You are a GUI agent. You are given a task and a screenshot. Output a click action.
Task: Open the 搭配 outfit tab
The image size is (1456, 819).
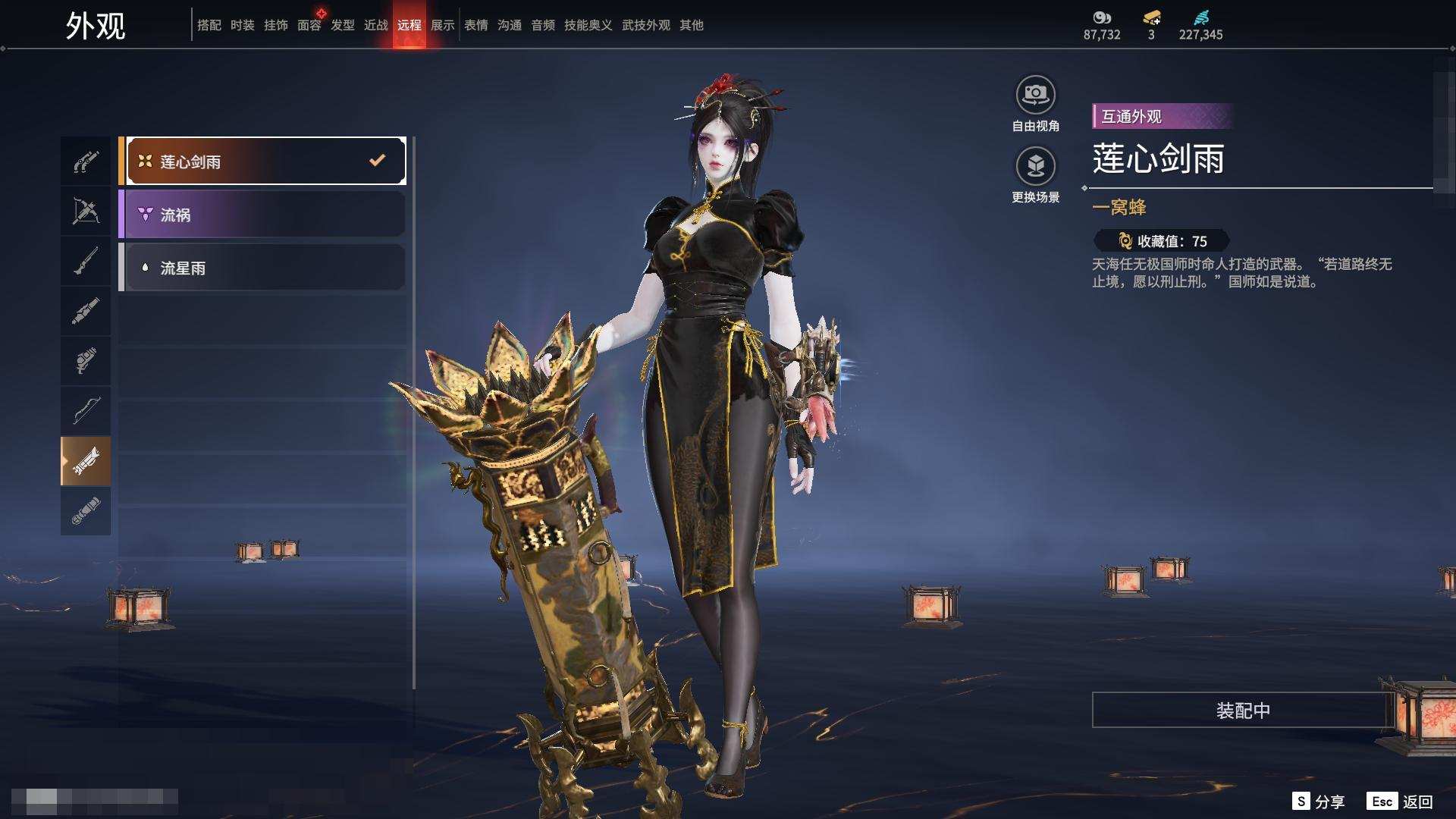(x=209, y=25)
